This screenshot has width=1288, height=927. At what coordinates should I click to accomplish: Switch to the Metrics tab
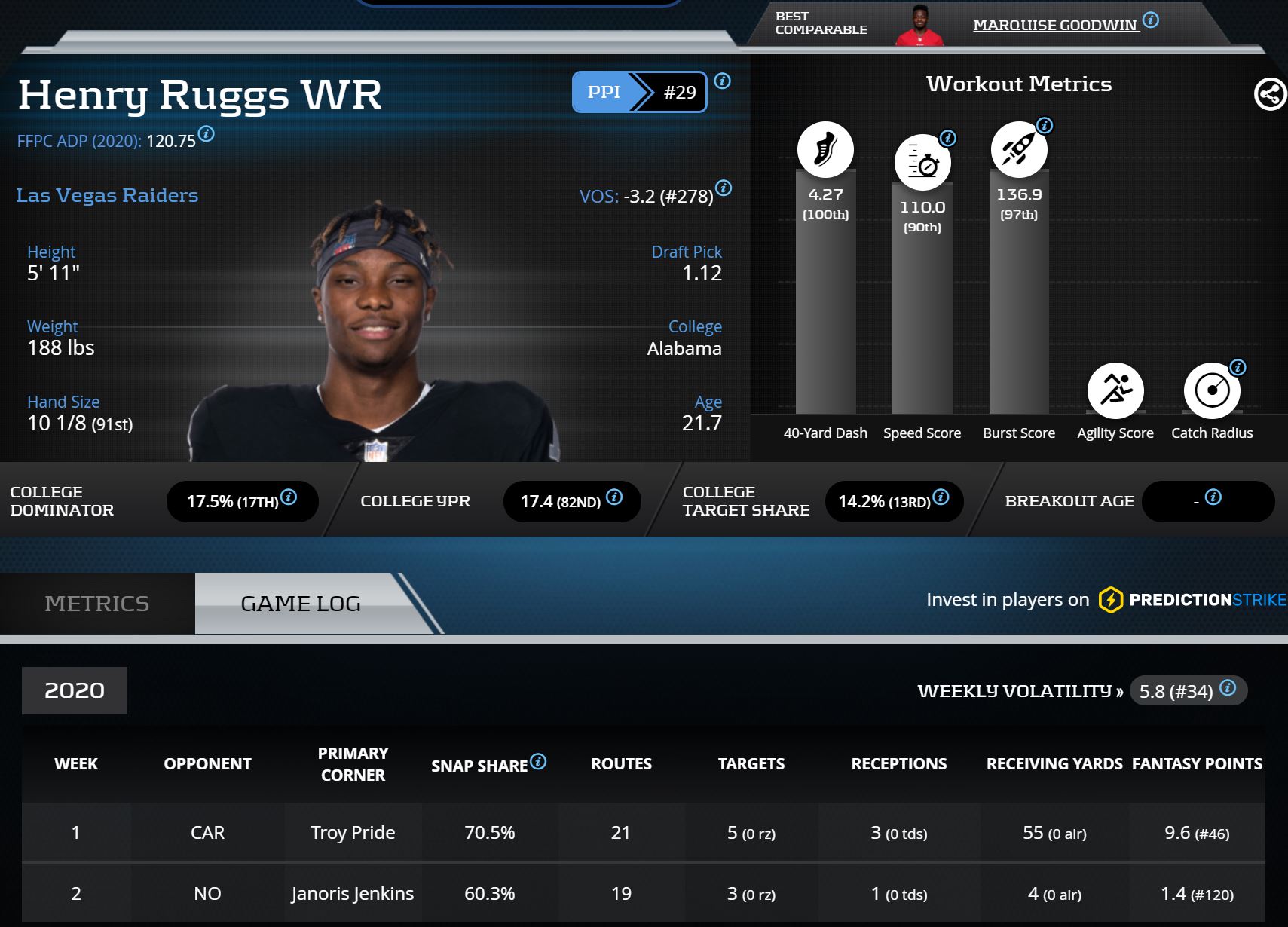(96, 604)
